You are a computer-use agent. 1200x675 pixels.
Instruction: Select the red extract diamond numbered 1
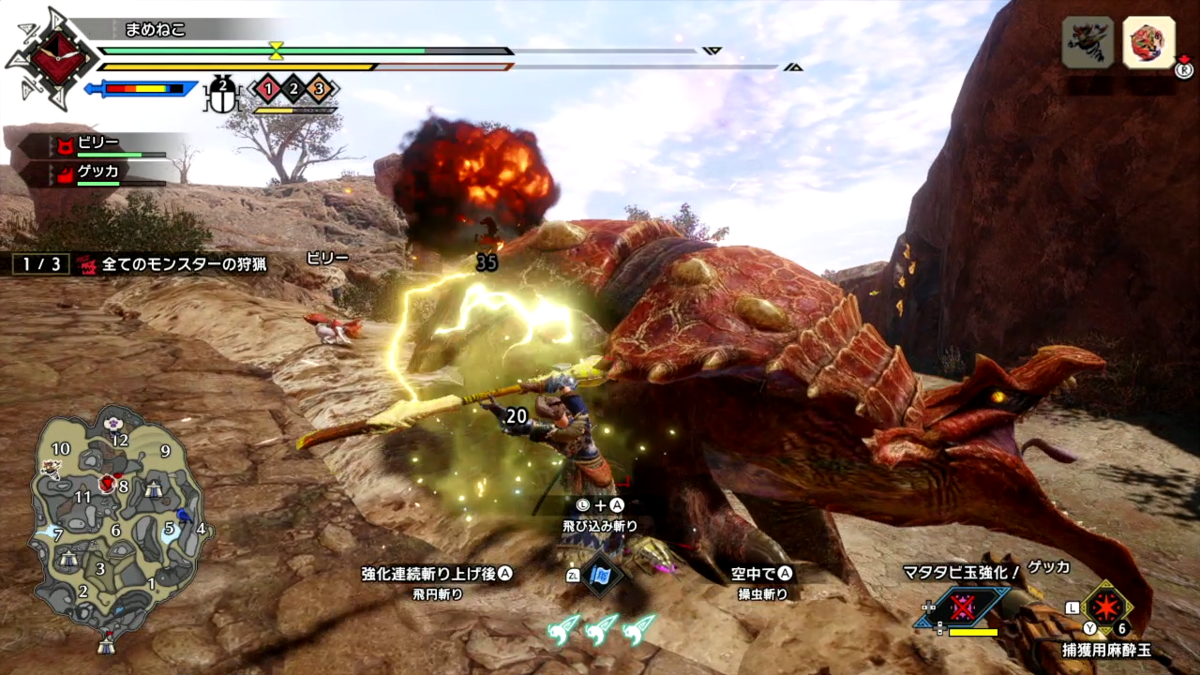tap(267, 90)
